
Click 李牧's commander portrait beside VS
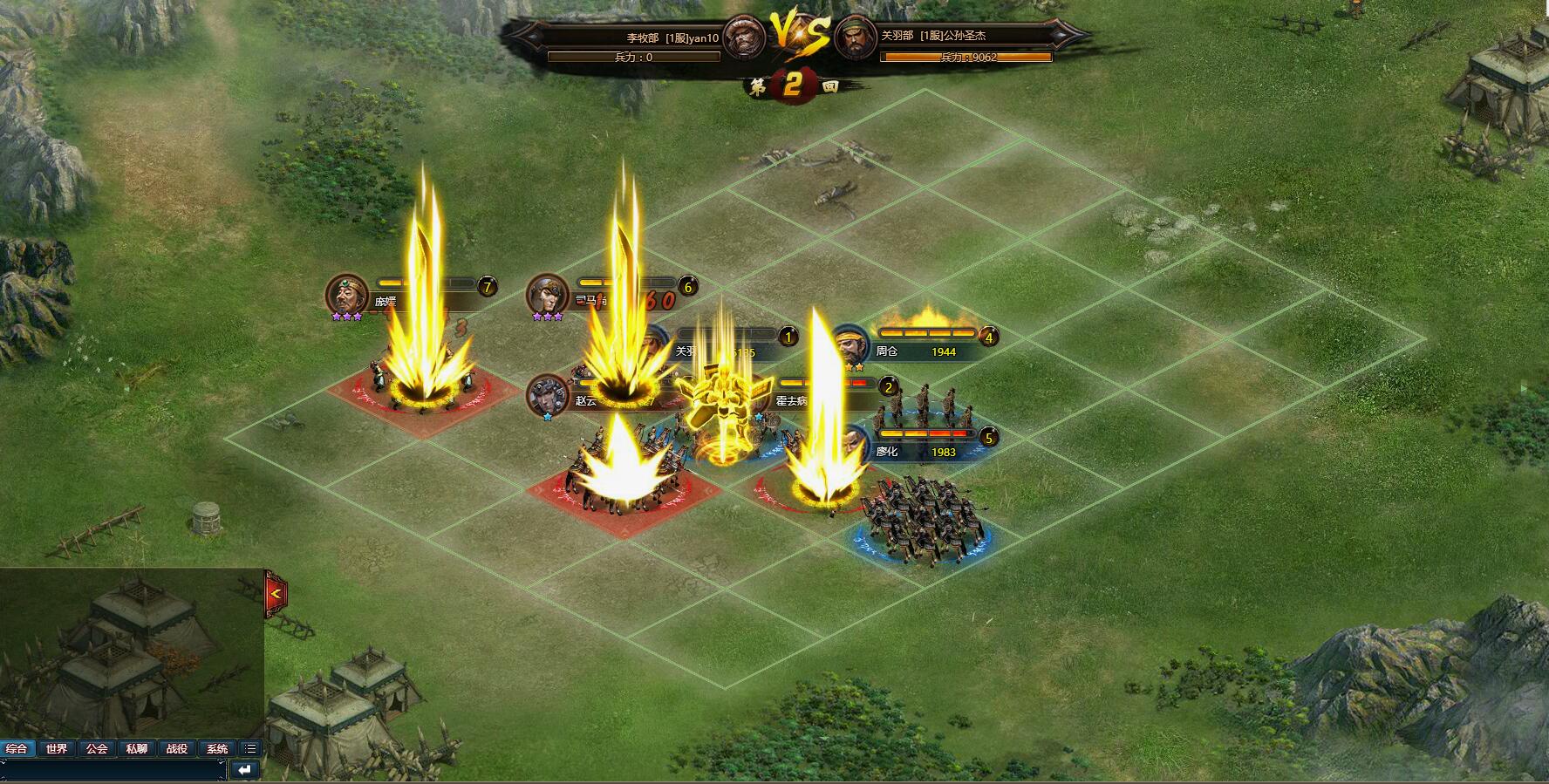coord(745,37)
